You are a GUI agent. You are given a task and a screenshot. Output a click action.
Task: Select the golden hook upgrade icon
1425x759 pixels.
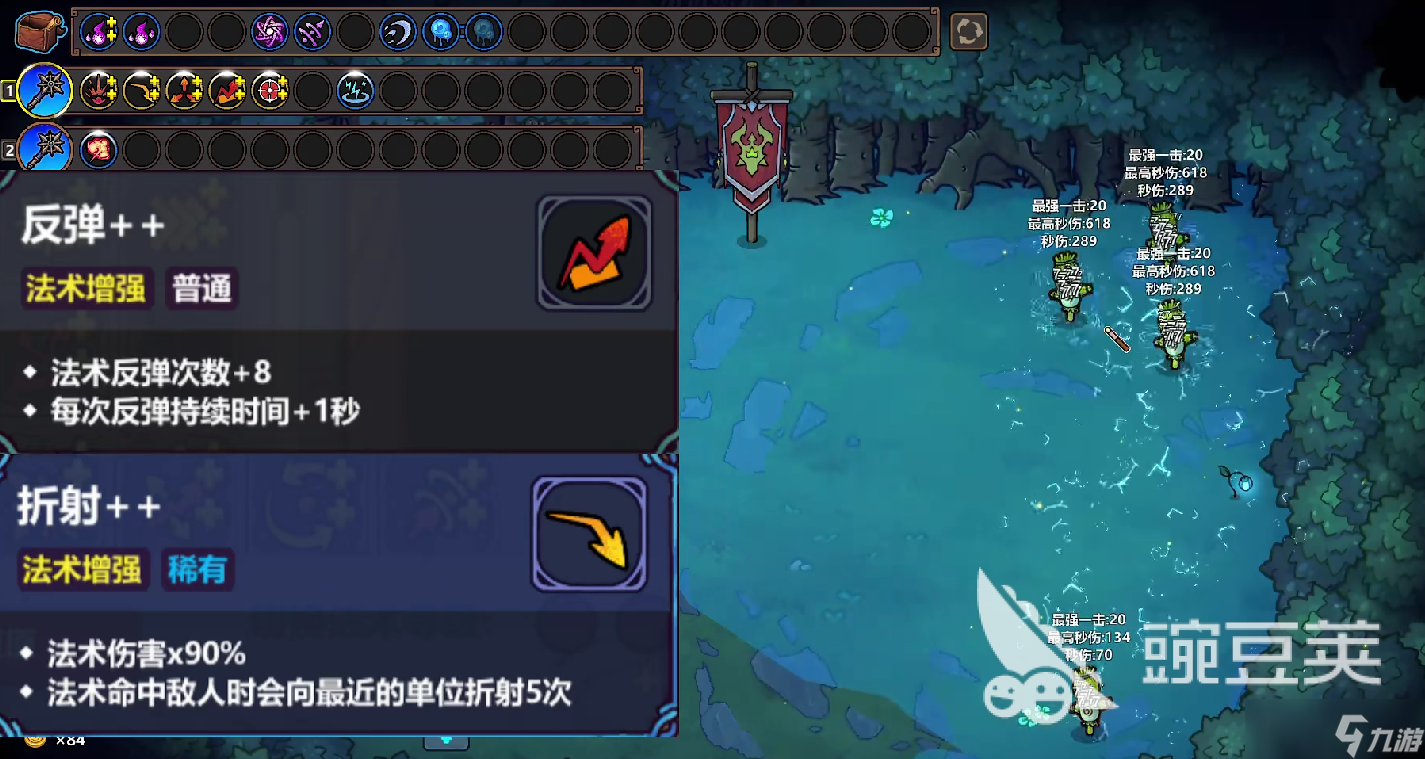click(x=140, y=91)
